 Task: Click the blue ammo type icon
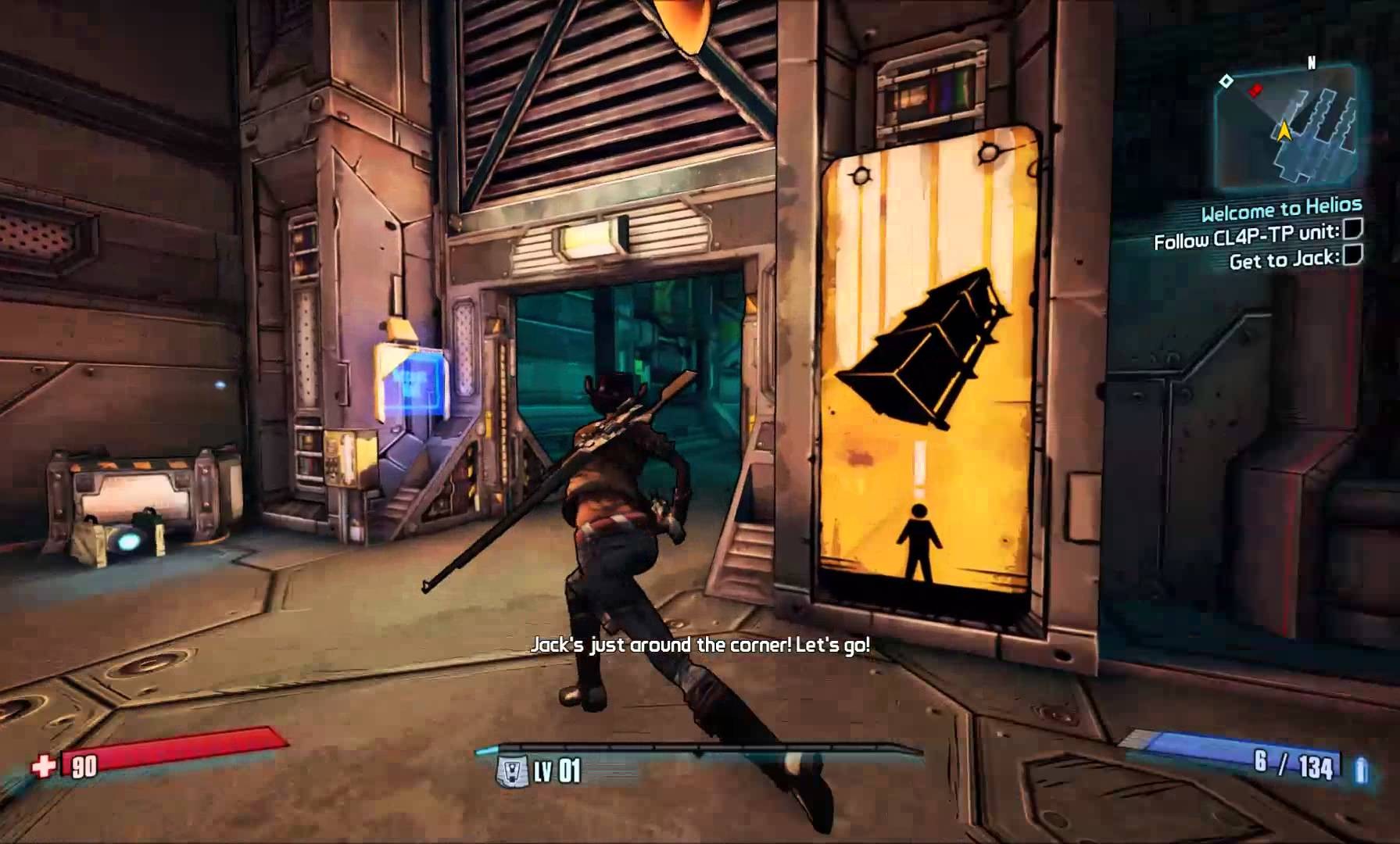pos(1361,770)
